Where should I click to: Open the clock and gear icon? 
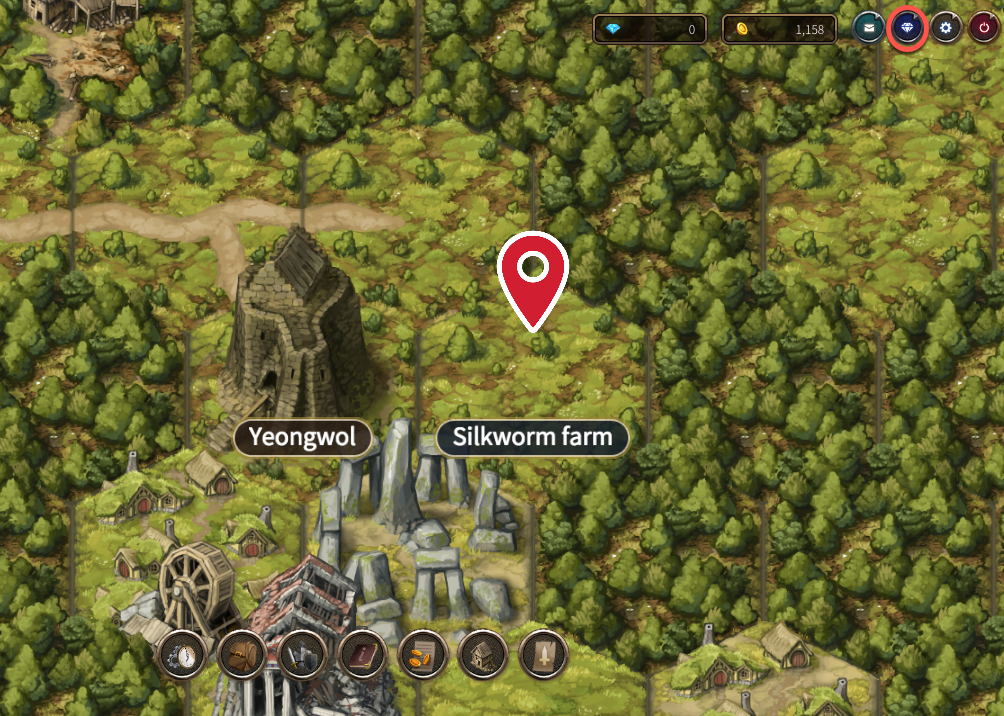point(183,655)
